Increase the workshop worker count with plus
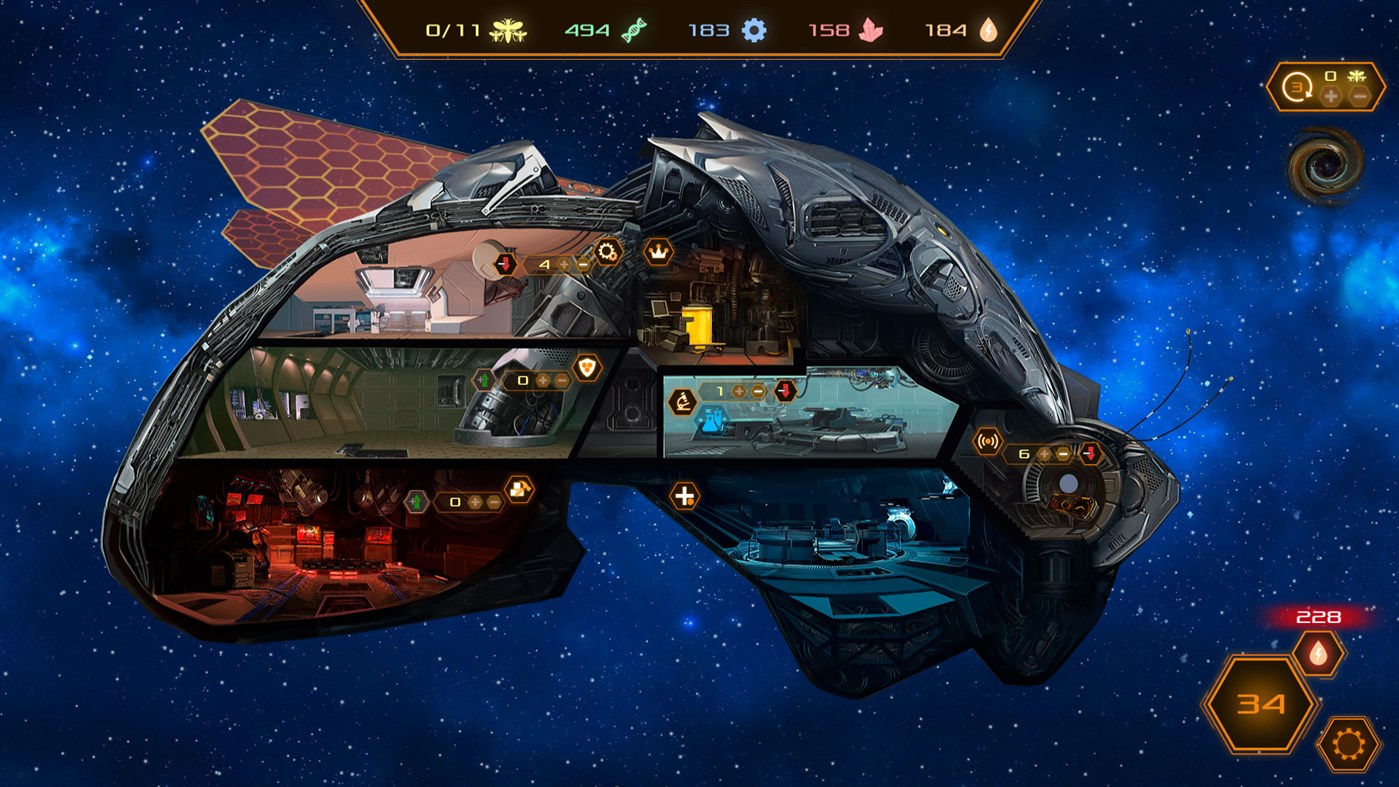This screenshot has width=1399, height=787. (564, 264)
